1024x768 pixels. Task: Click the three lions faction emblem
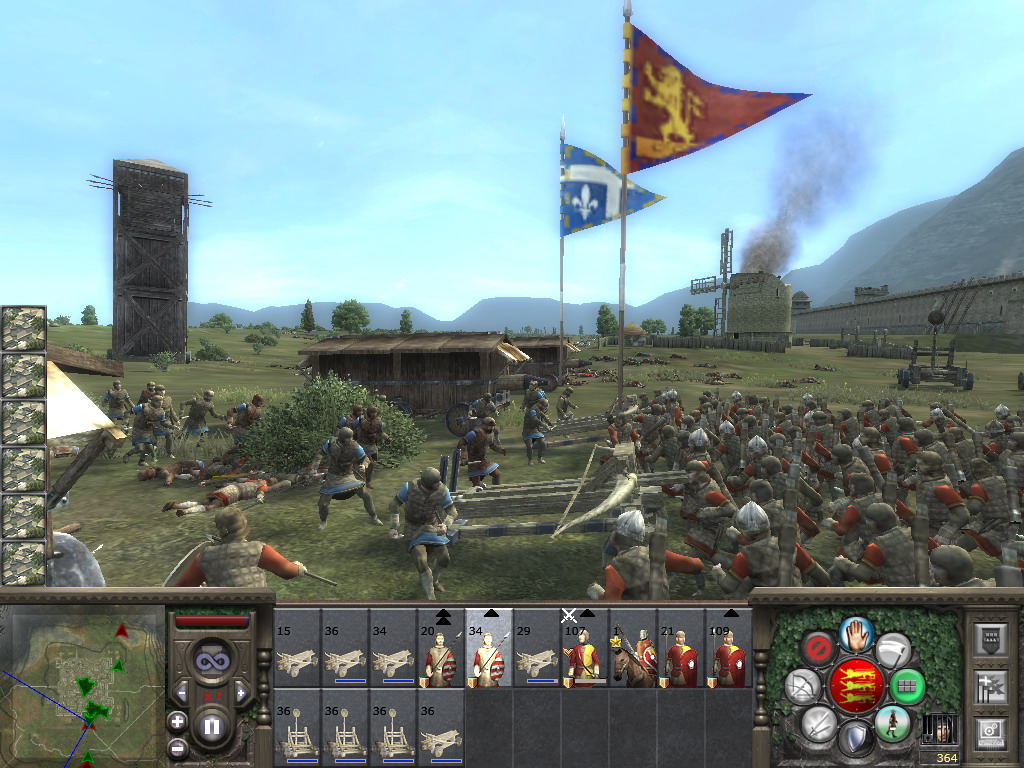[856, 686]
